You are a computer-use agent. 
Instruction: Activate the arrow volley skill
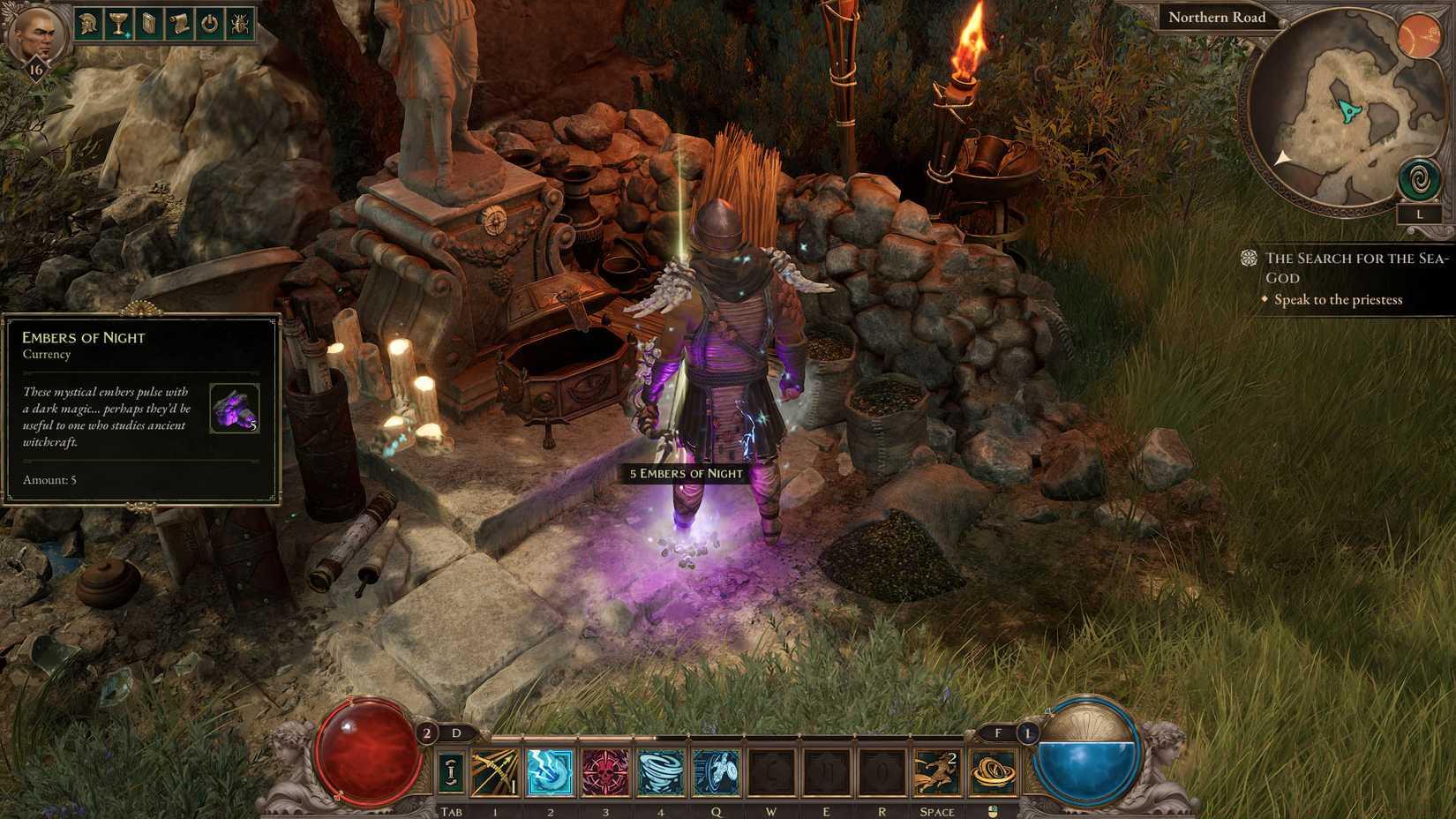pyautogui.click(x=495, y=772)
